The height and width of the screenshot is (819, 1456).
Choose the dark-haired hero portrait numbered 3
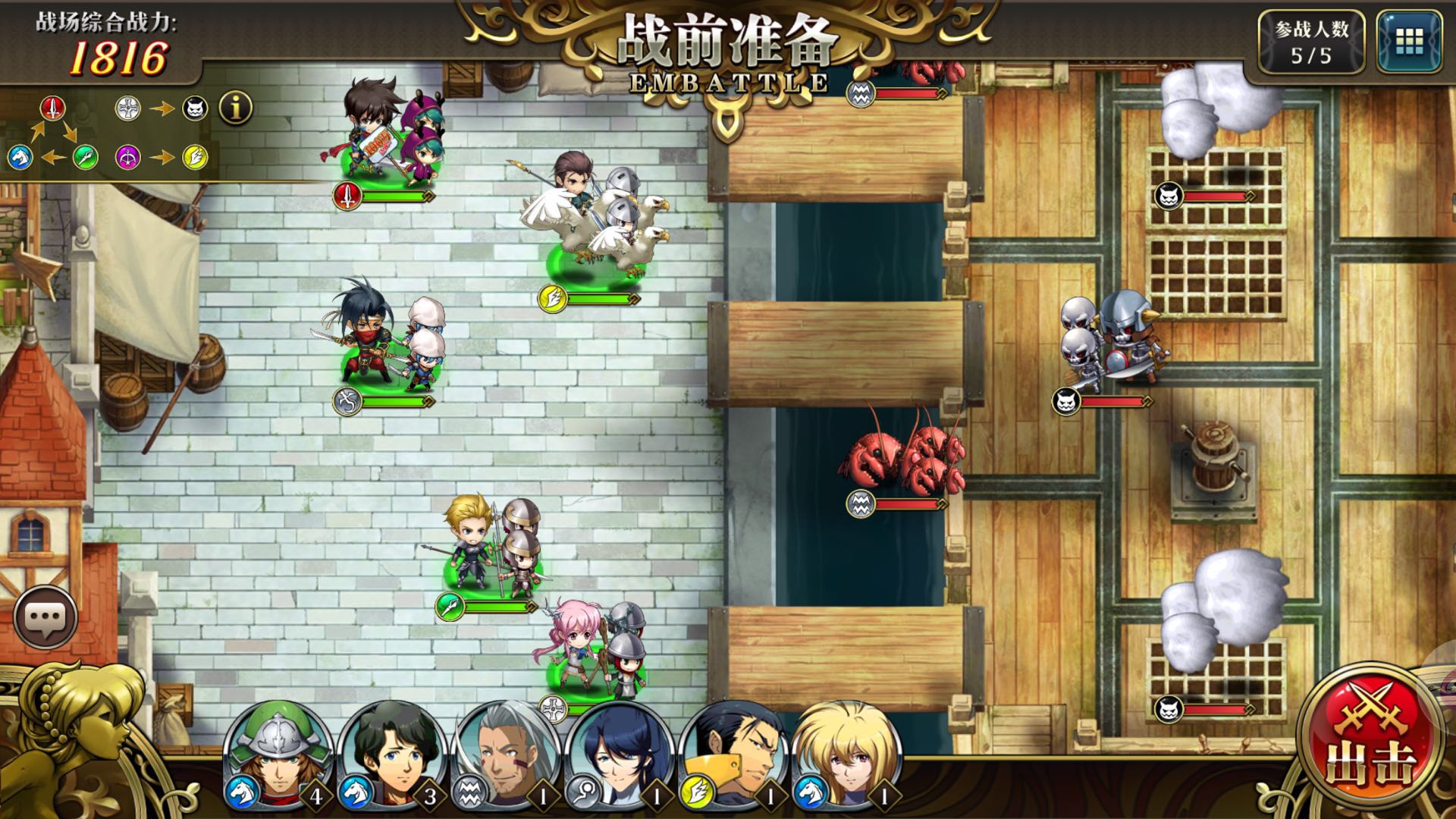[x=392, y=755]
